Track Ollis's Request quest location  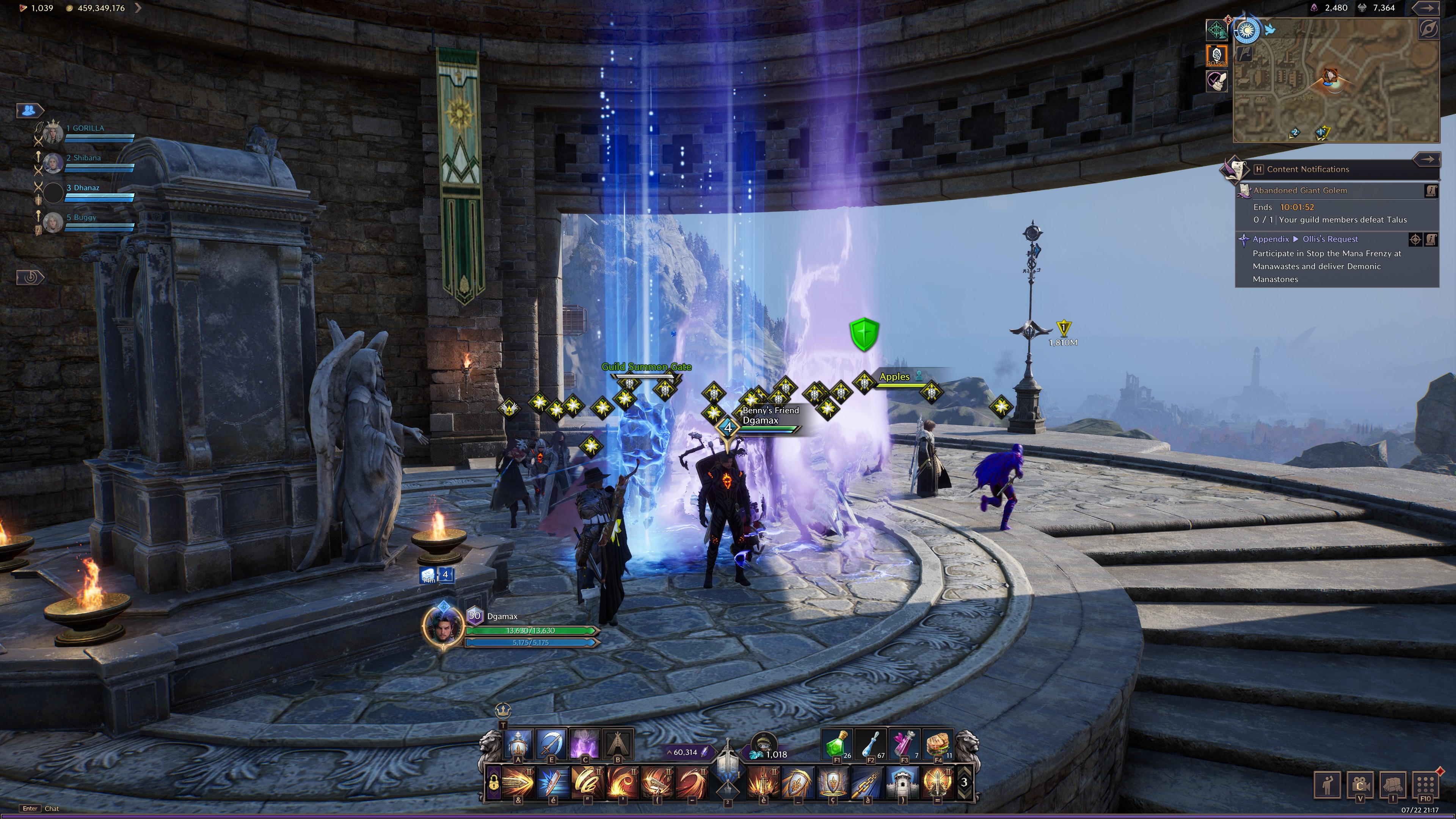coord(1415,239)
